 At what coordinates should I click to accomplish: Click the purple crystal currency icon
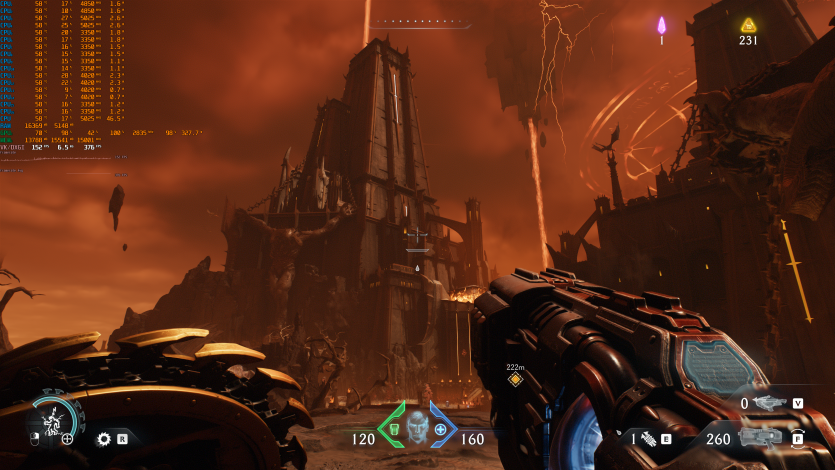point(661,25)
